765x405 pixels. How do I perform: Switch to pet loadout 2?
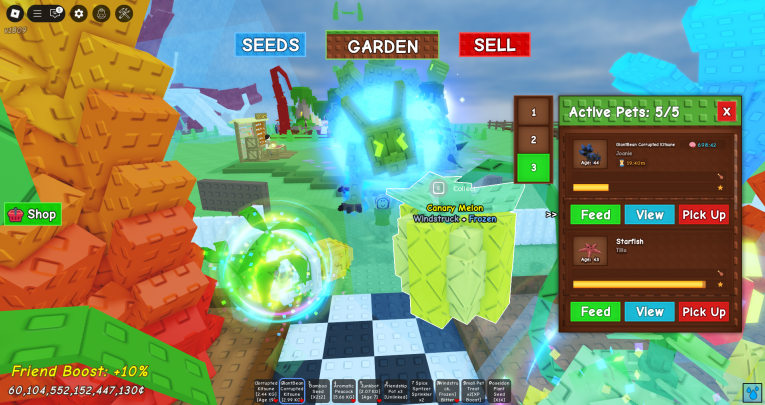(533, 140)
